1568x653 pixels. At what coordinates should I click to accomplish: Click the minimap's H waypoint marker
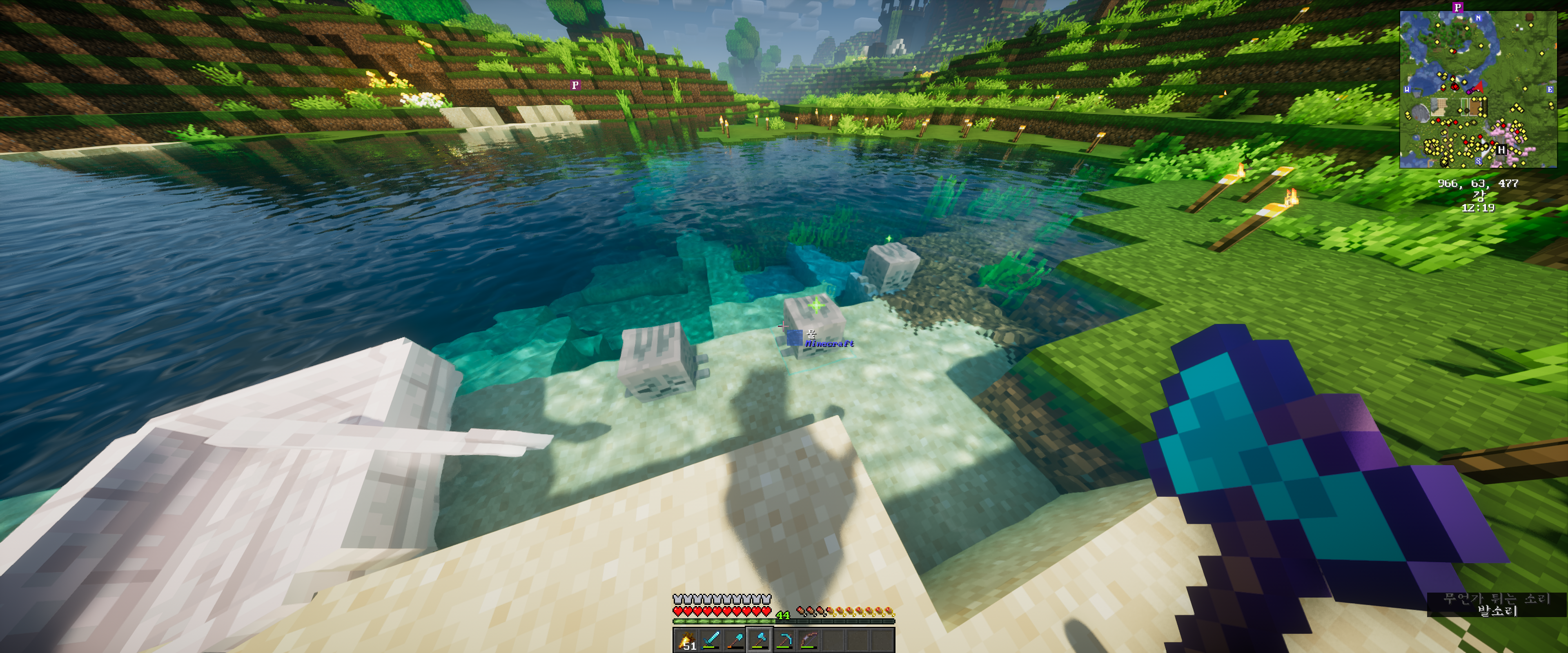point(1502,150)
